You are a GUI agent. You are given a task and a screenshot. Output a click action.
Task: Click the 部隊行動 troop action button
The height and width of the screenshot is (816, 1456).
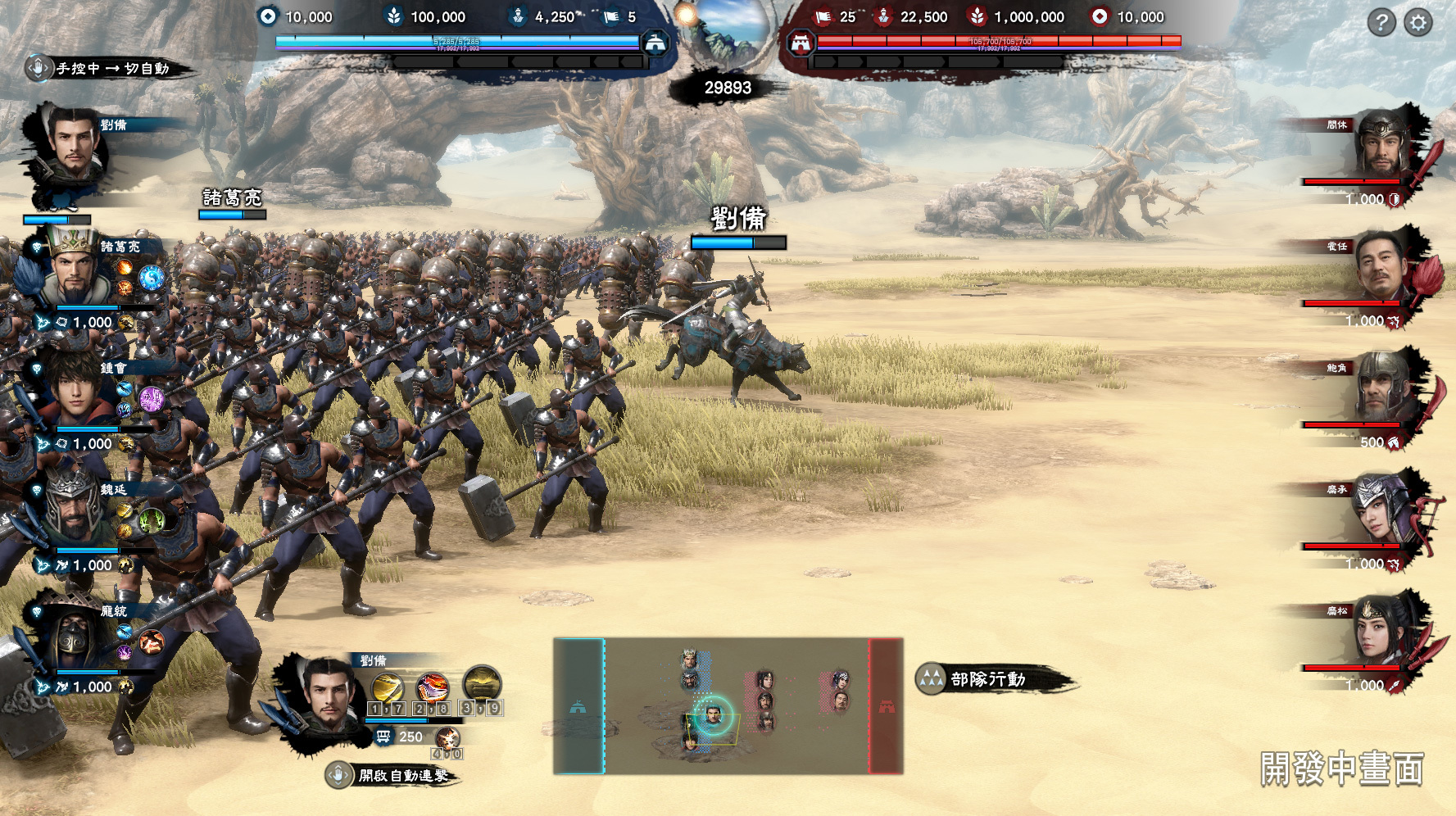pyautogui.click(x=987, y=679)
